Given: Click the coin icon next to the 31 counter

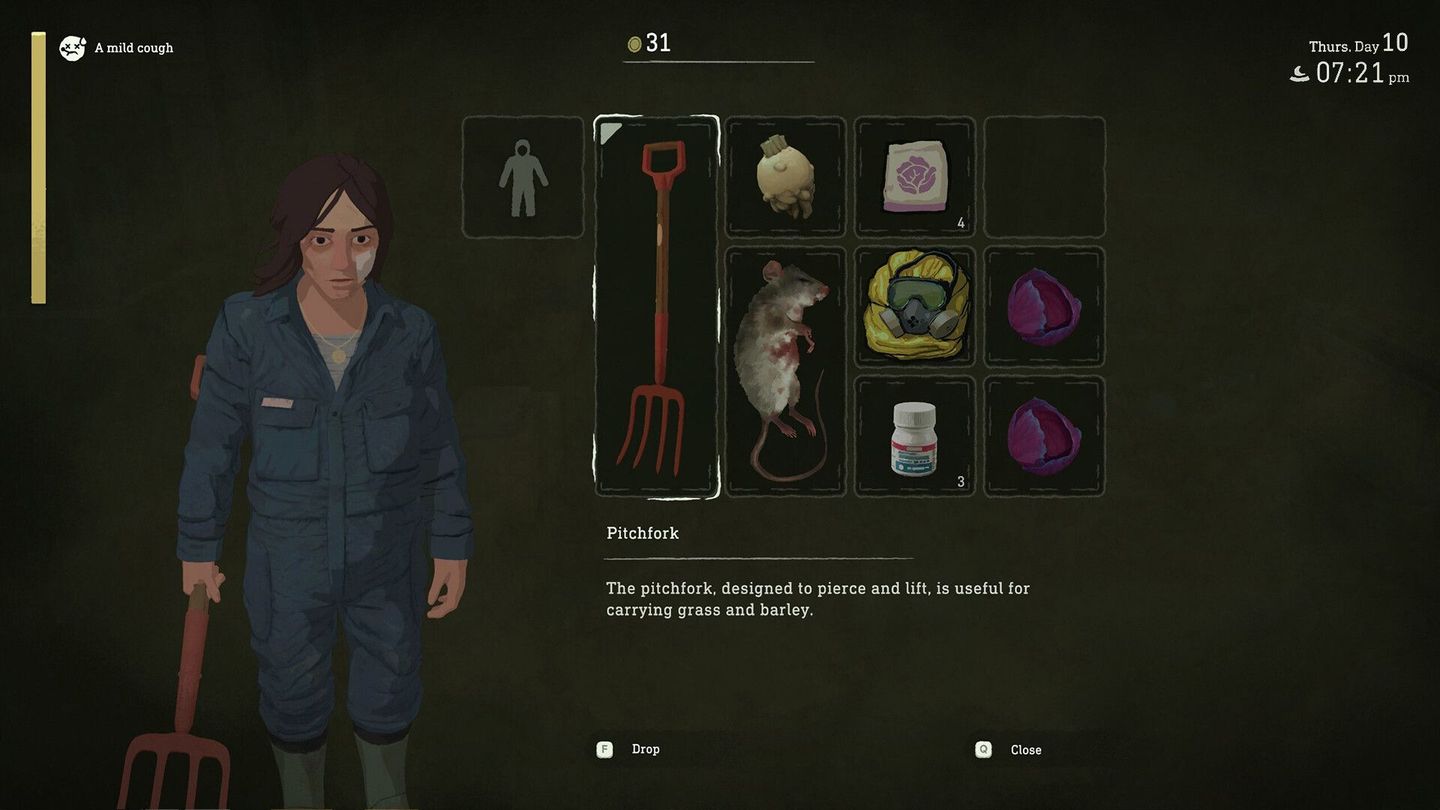Looking at the screenshot, I should [635, 43].
